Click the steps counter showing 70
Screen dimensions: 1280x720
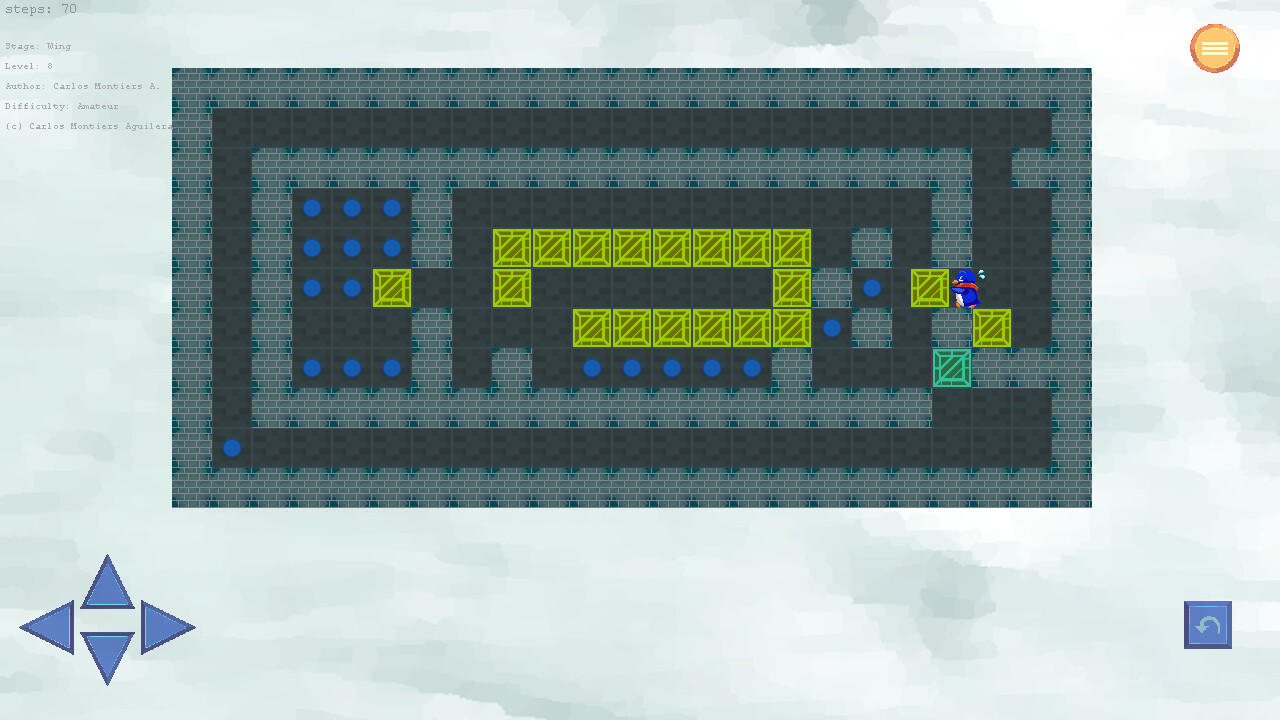pyautogui.click(x=40, y=9)
